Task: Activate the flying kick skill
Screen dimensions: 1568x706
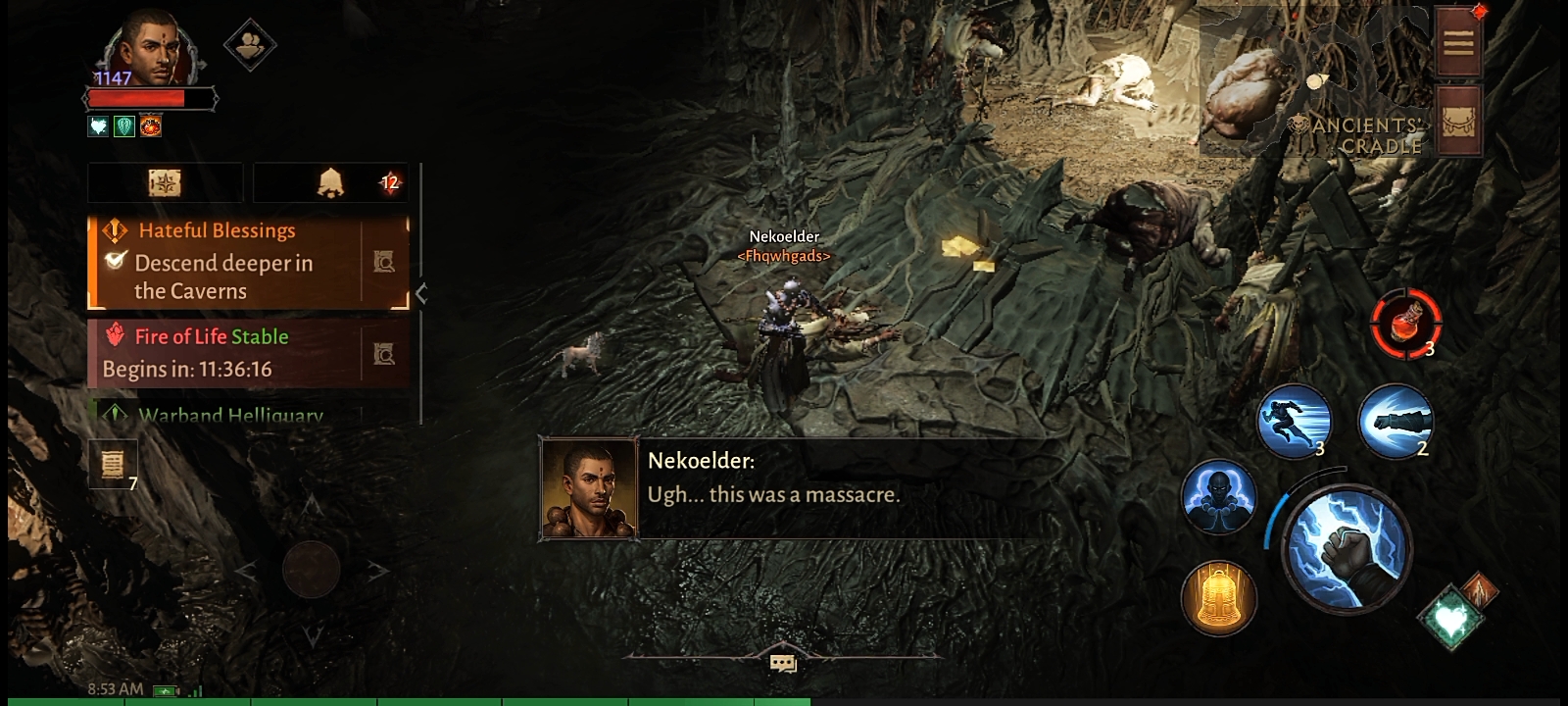Action: click(1396, 422)
